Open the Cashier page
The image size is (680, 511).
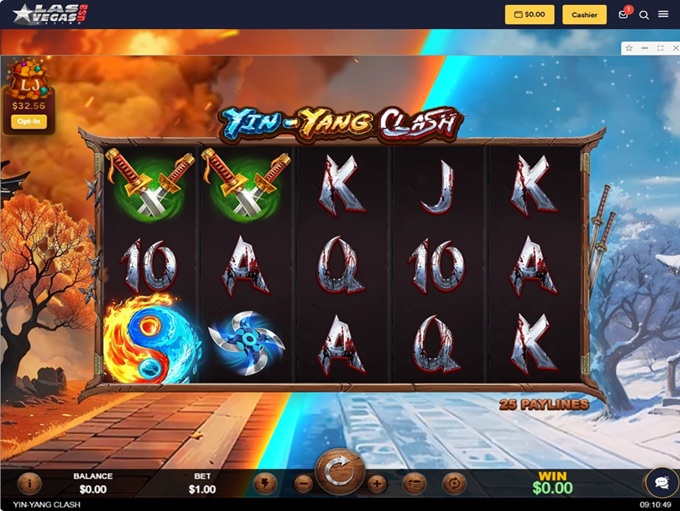[584, 15]
